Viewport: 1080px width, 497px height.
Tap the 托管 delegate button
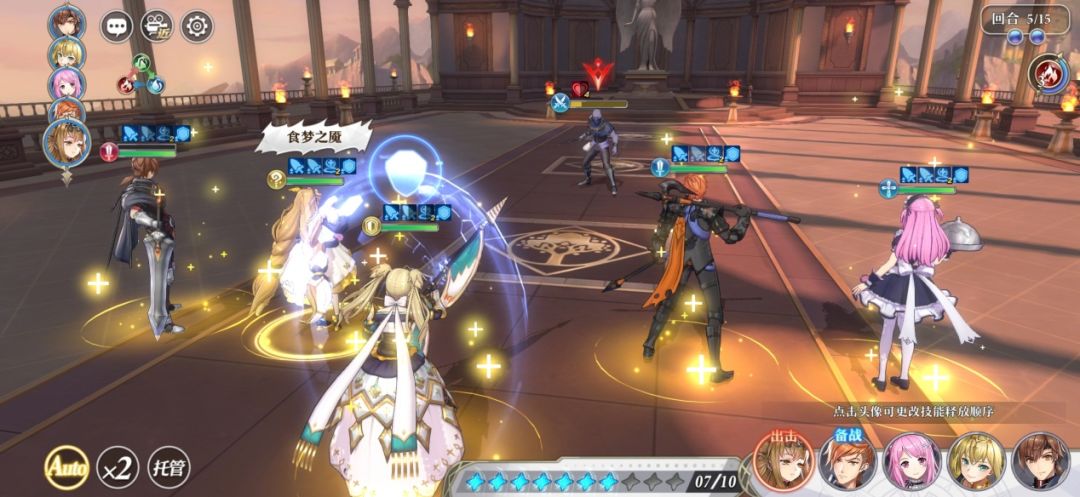[x=168, y=466]
